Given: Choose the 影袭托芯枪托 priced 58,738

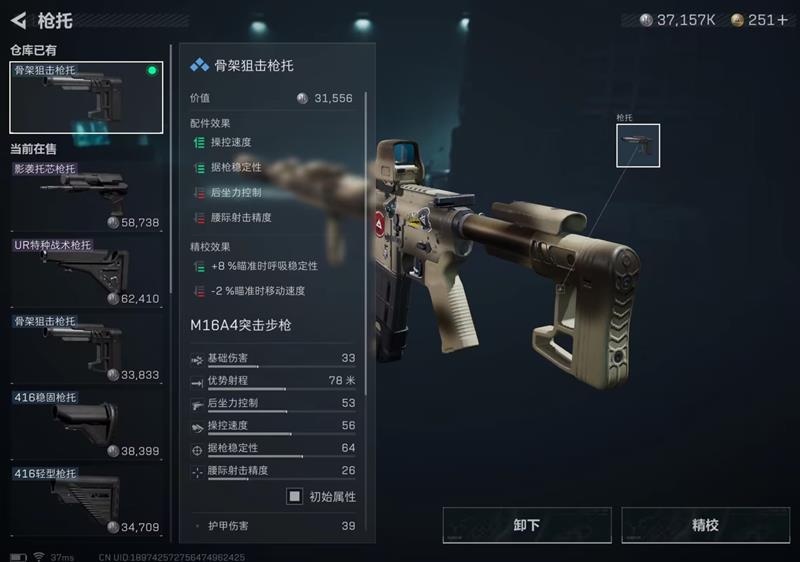Looking at the screenshot, I should pyautogui.click(x=86, y=196).
